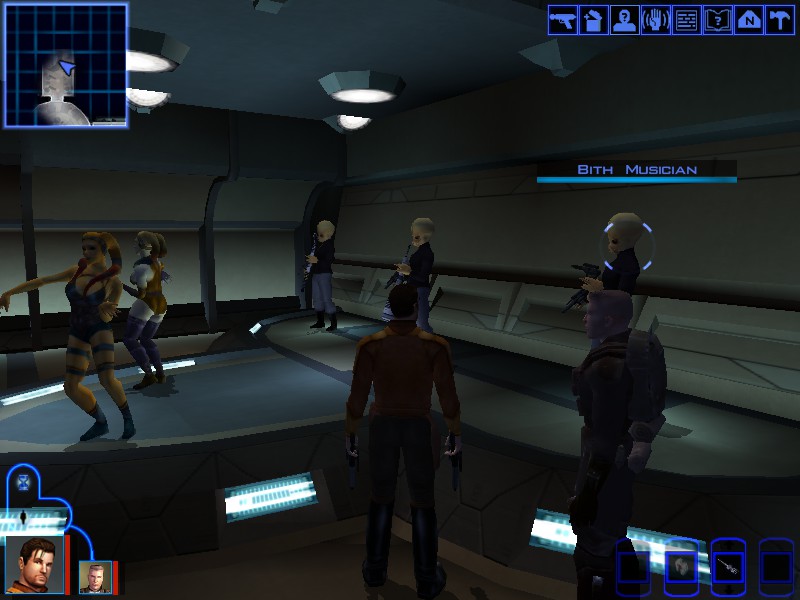Open the Inventory box icon
Image resolution: width=800 pixels, height=600 pixels.
(593, 20)
